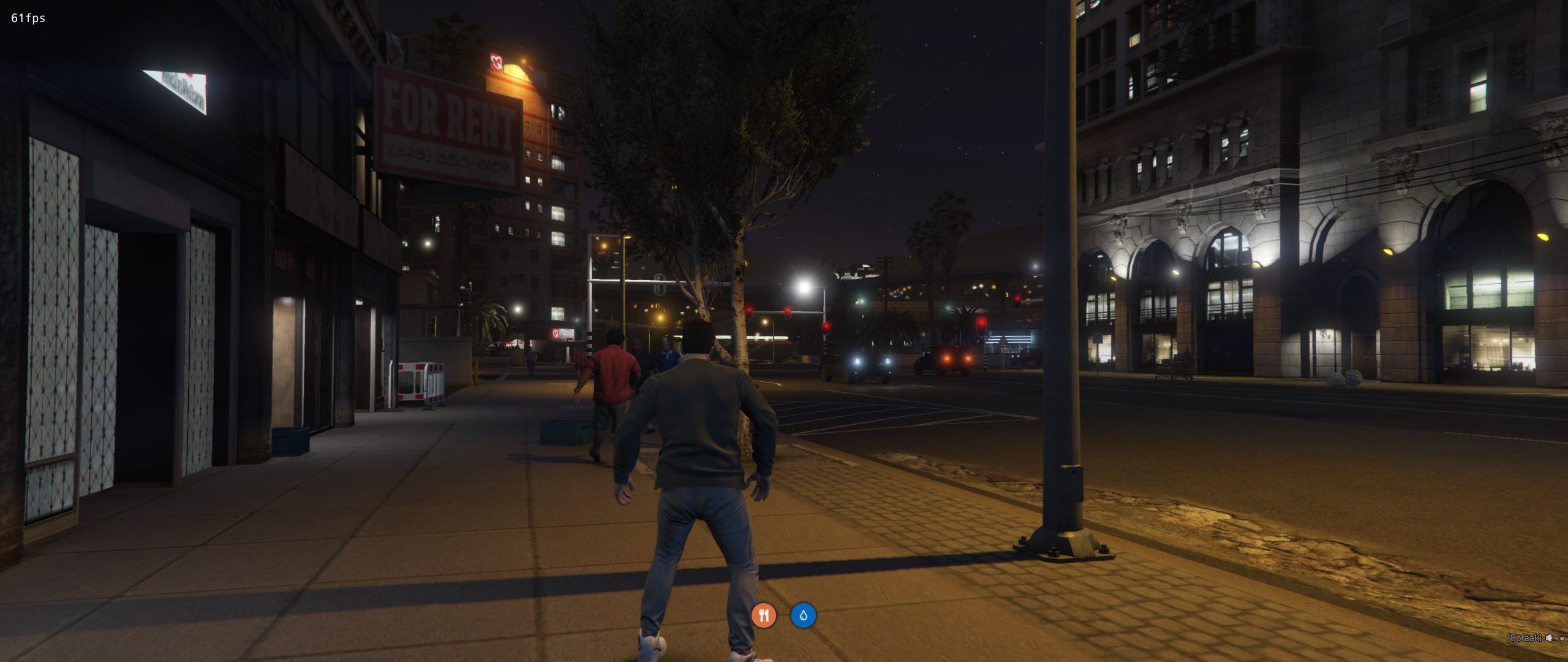This screenshot has height=662, width=1568.
Task: Click the orange hunger fork-and-knife icon
Action: coord(763,615)
